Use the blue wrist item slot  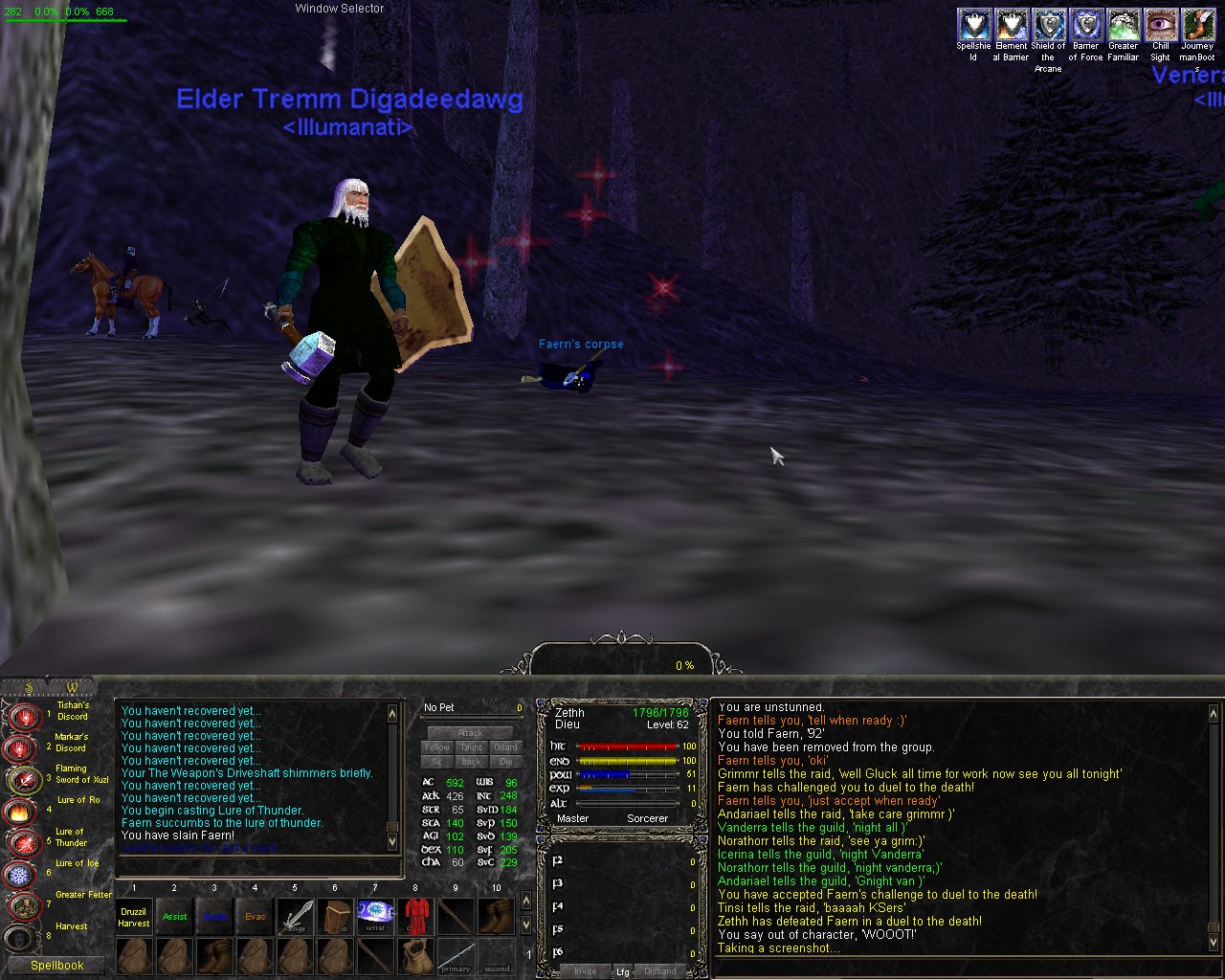(375, 917)
